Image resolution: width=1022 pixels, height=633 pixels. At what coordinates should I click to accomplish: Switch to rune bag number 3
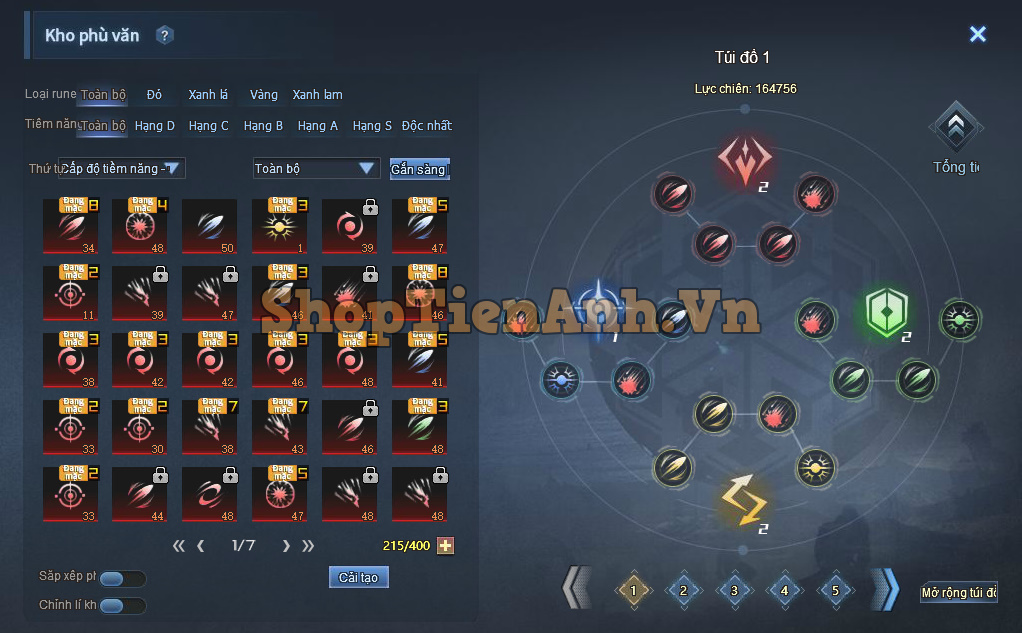[734, 590]
